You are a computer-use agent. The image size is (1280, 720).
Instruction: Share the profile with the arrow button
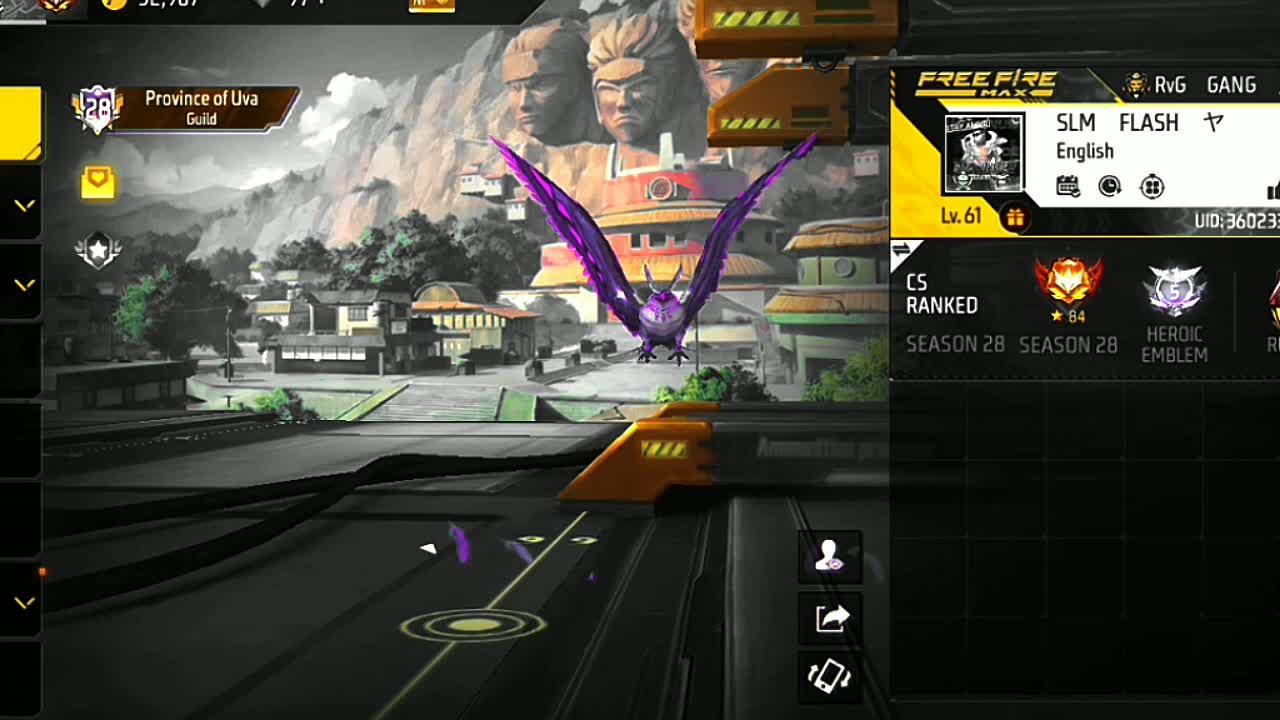[x=830, y=619]
